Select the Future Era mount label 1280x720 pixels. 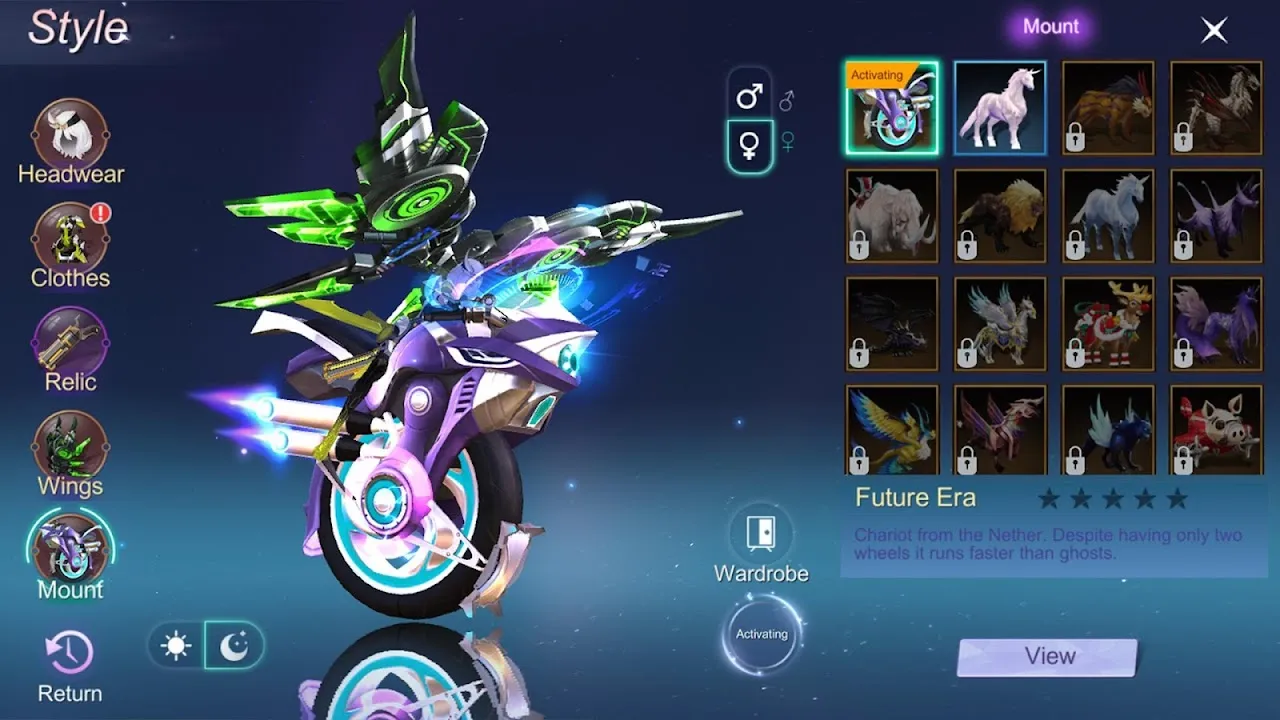[915, 497]
